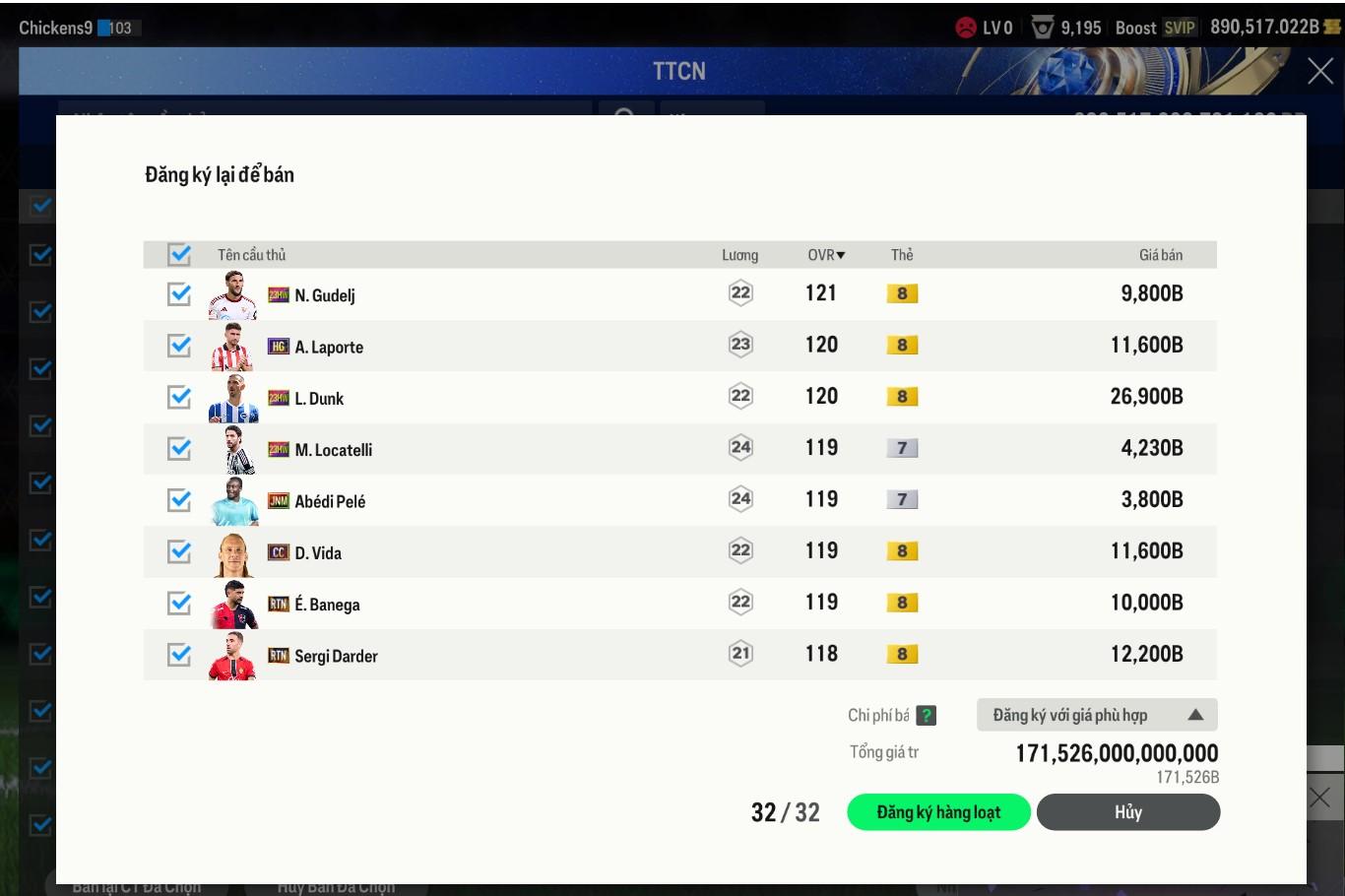Viewport: 1345px width, 896px height.
Task: Untick the D. Vida checkbox
Action: [x=179, y=551]
